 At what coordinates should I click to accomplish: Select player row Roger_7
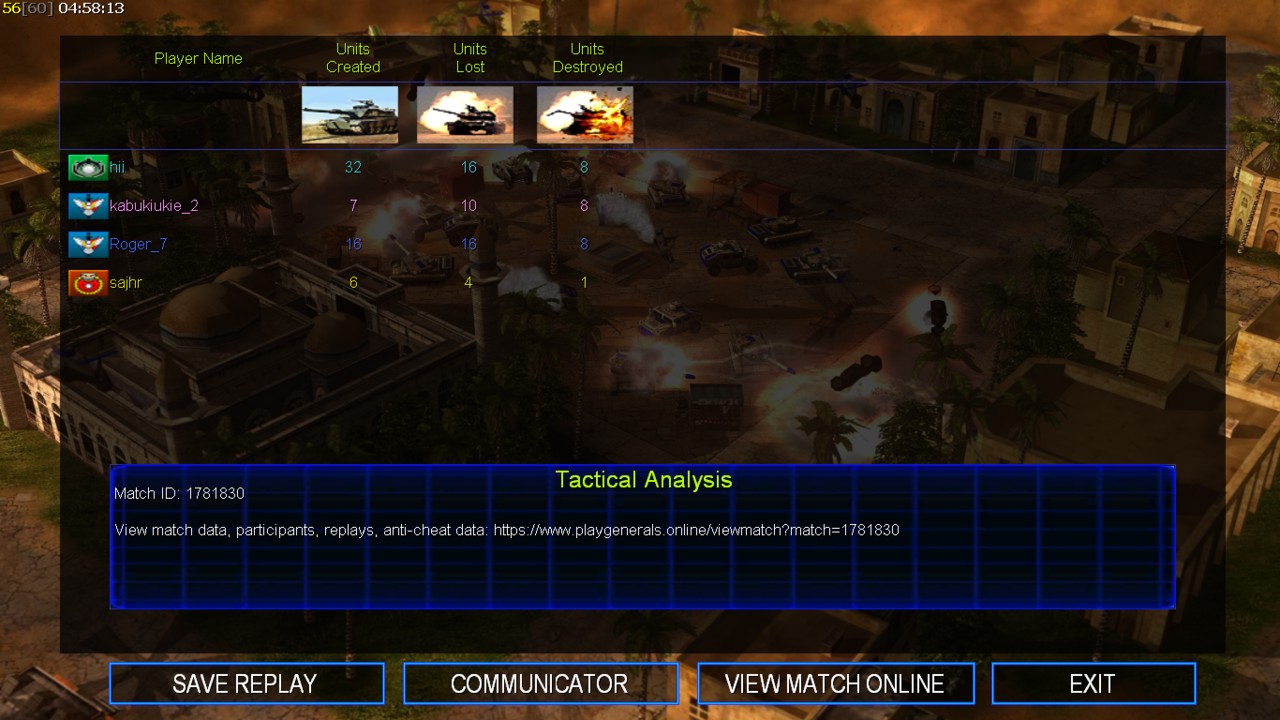coord(138,244)
